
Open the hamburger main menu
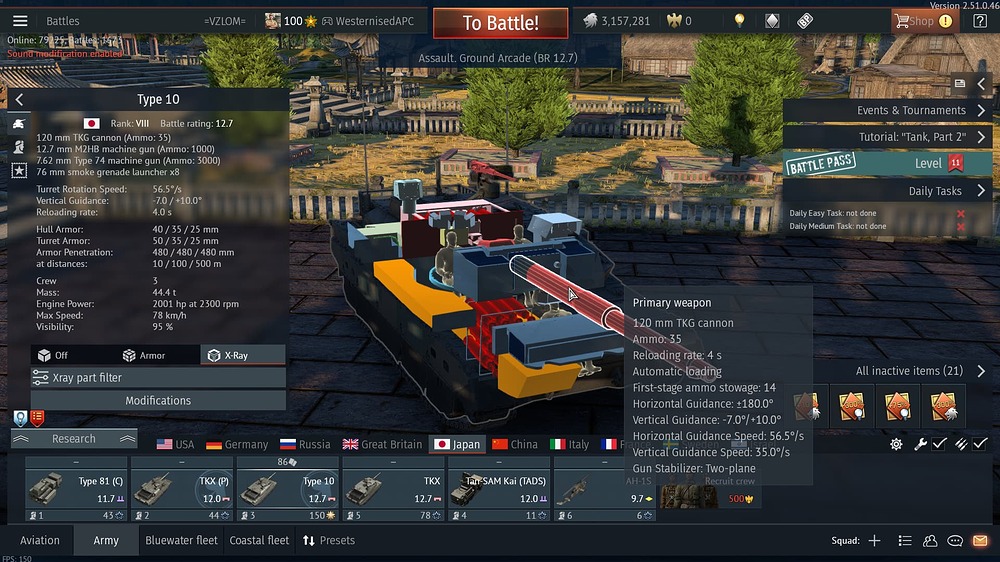coord(20,21)
